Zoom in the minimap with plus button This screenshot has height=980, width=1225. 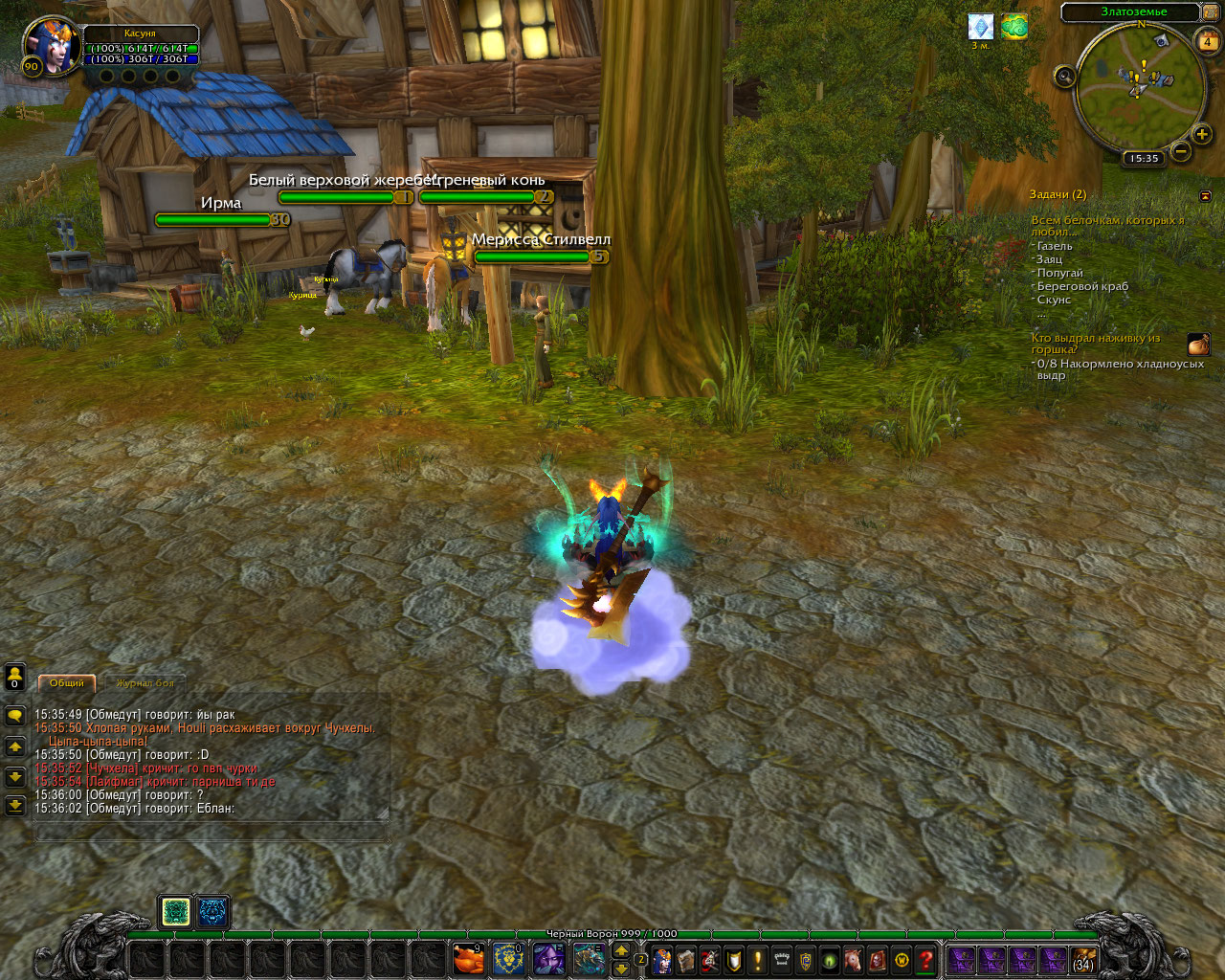coord(1202,135)
